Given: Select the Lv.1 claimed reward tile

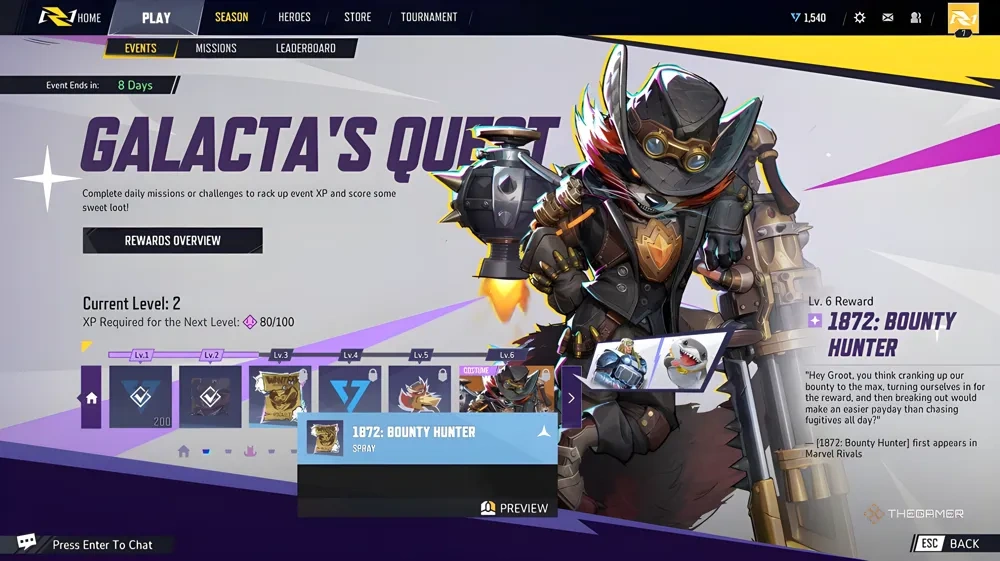Looking at the screenshot, I should click(140, 396).
